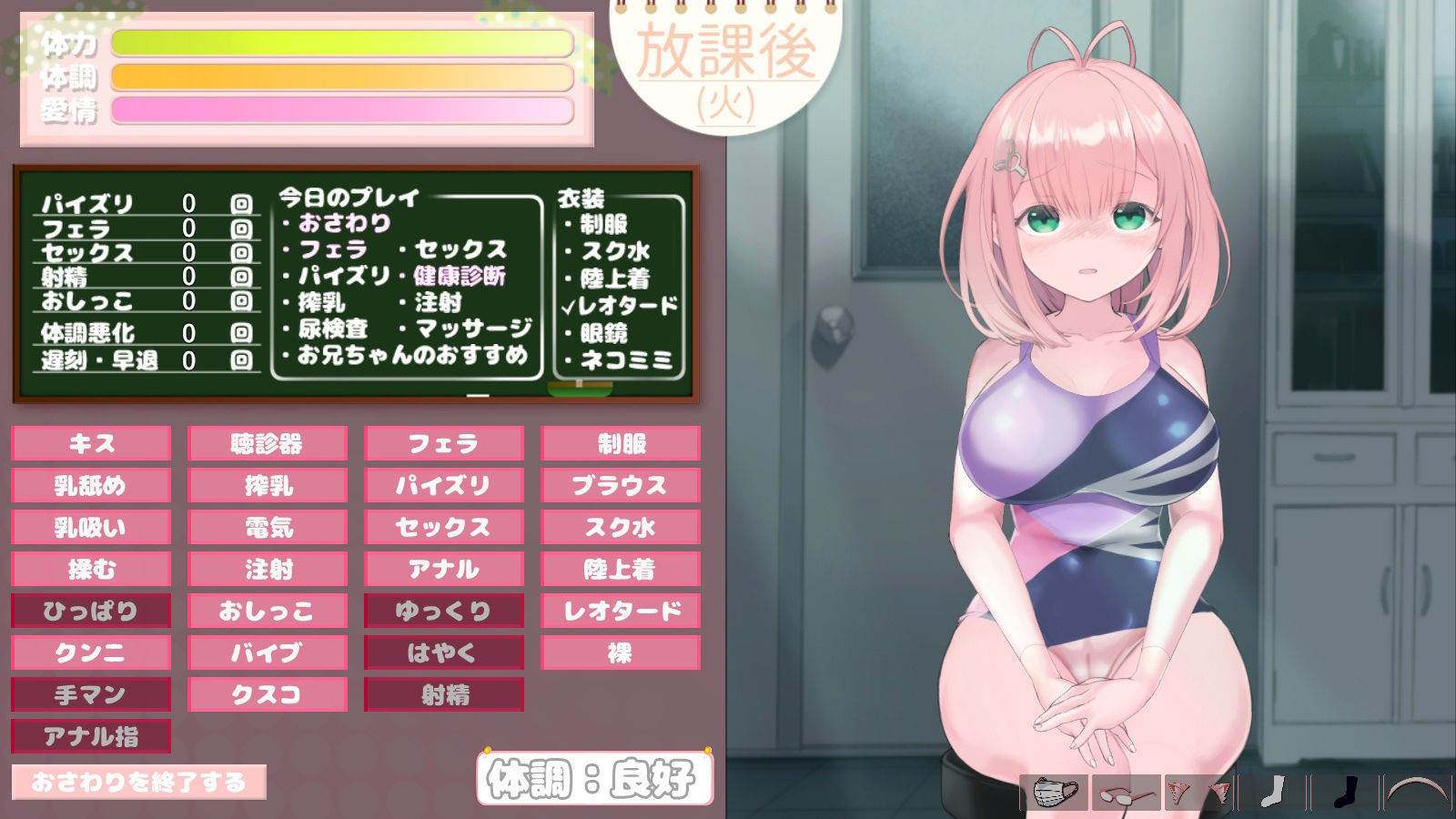Choose the フェラ action button
1456x819 pixels.
click(x=442, y=443)
